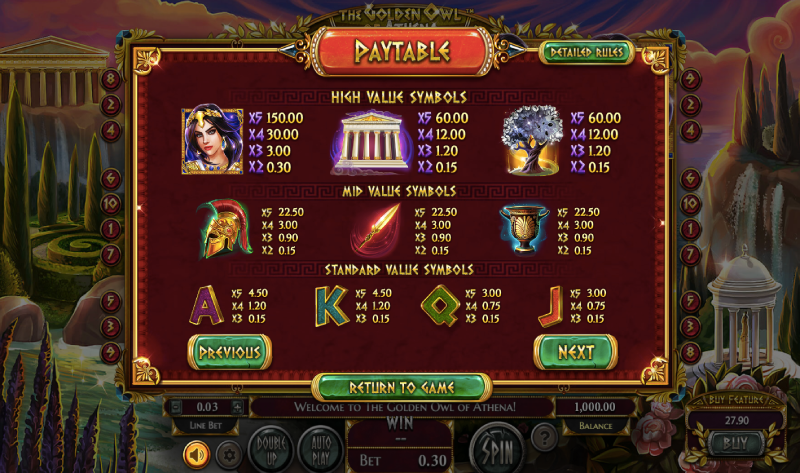Advance to the next paytable page
The width and height of the screenshot is (800, 473).
pos(575,352)
